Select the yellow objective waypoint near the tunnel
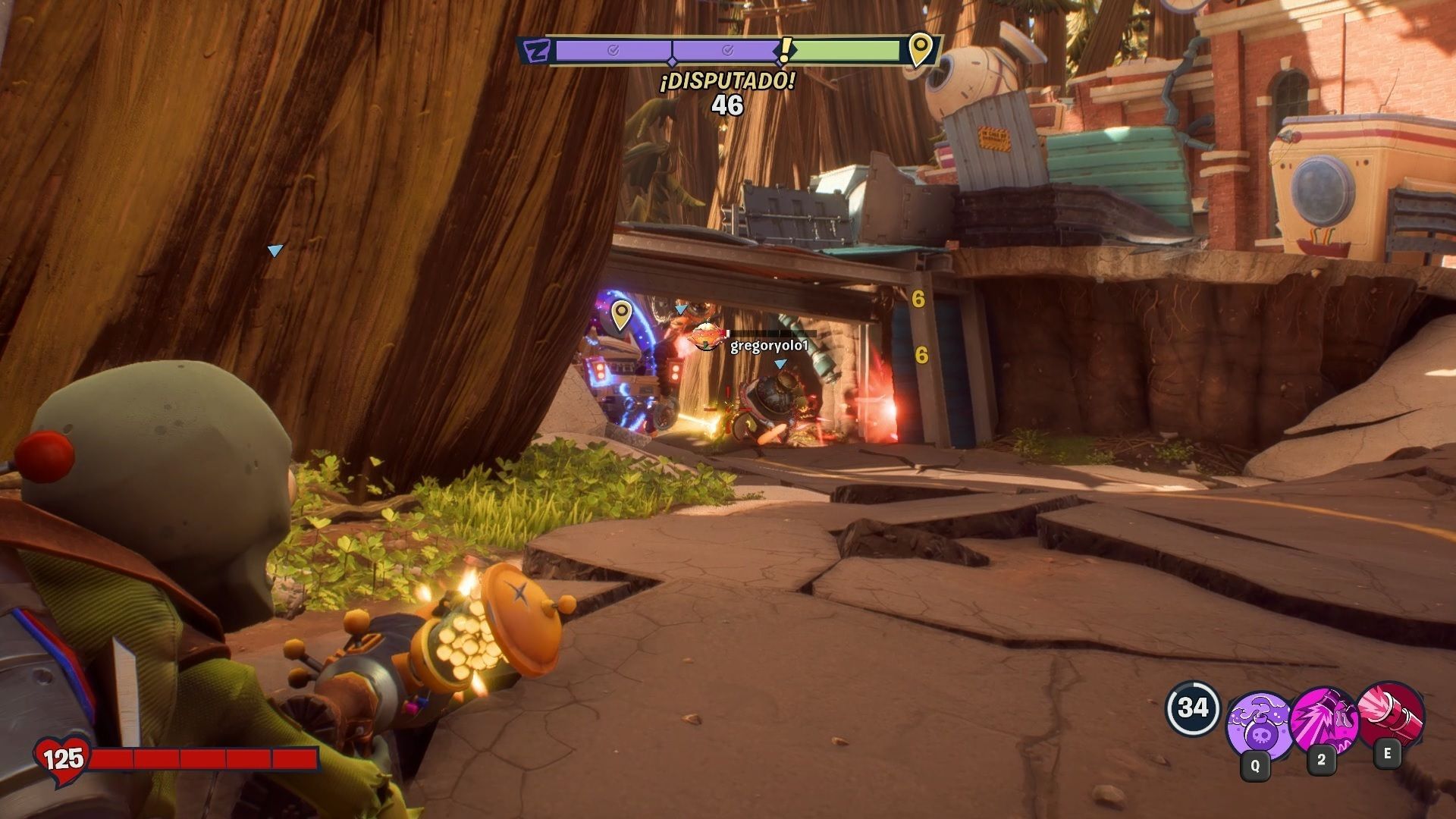The width and height of the screenshot is (1456, 819). 621,315
